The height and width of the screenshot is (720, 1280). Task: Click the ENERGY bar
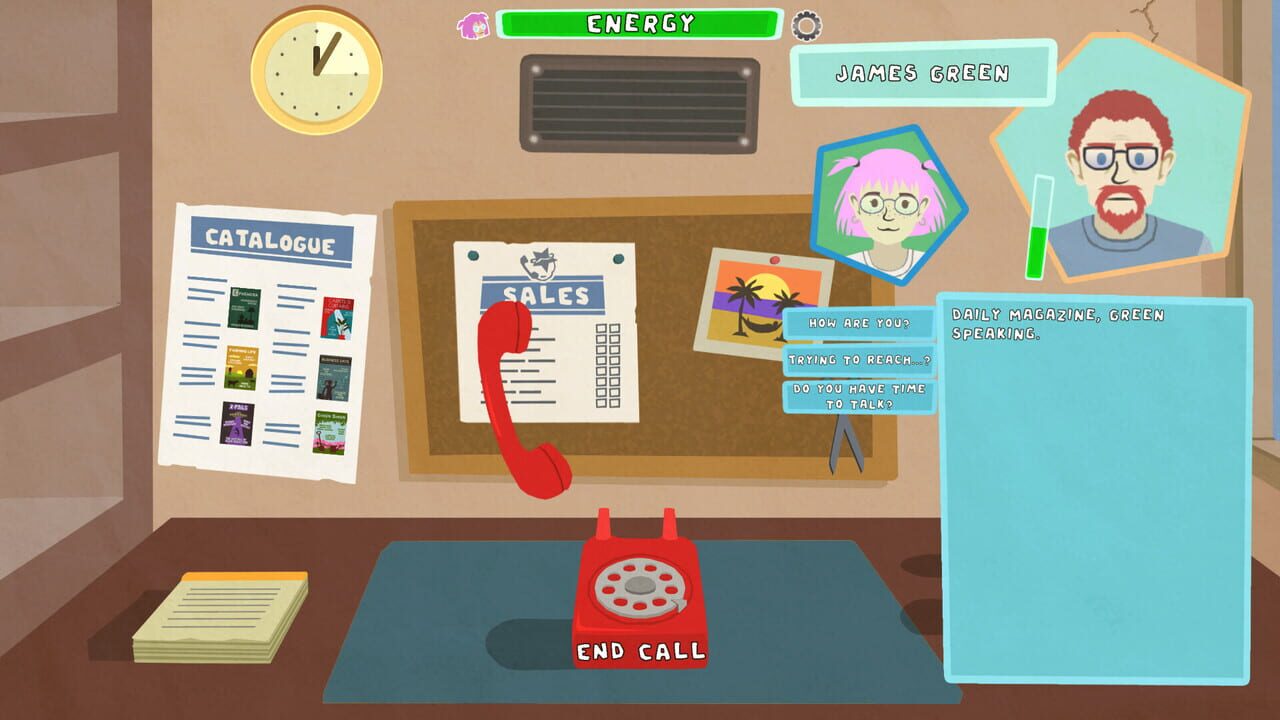638,24
